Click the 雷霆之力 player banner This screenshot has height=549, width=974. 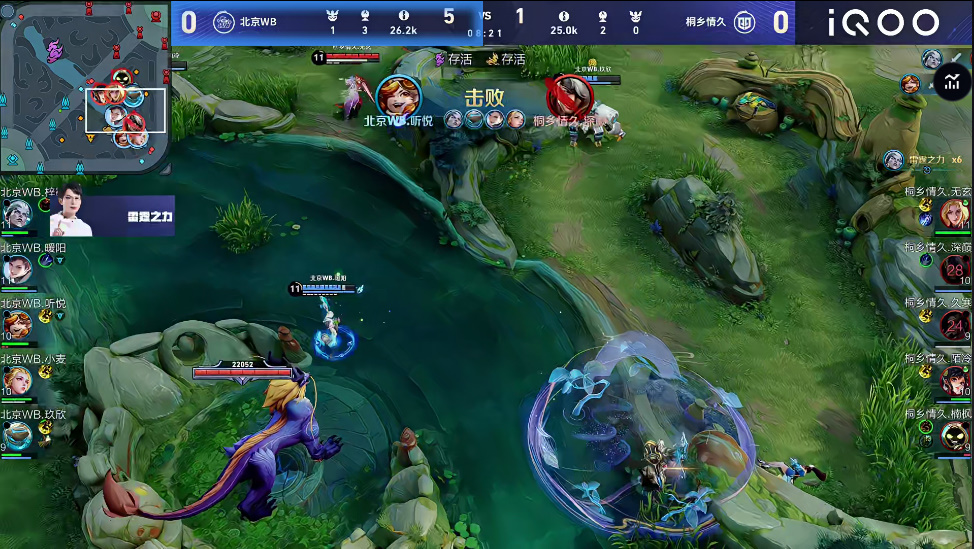click(112, 215)
